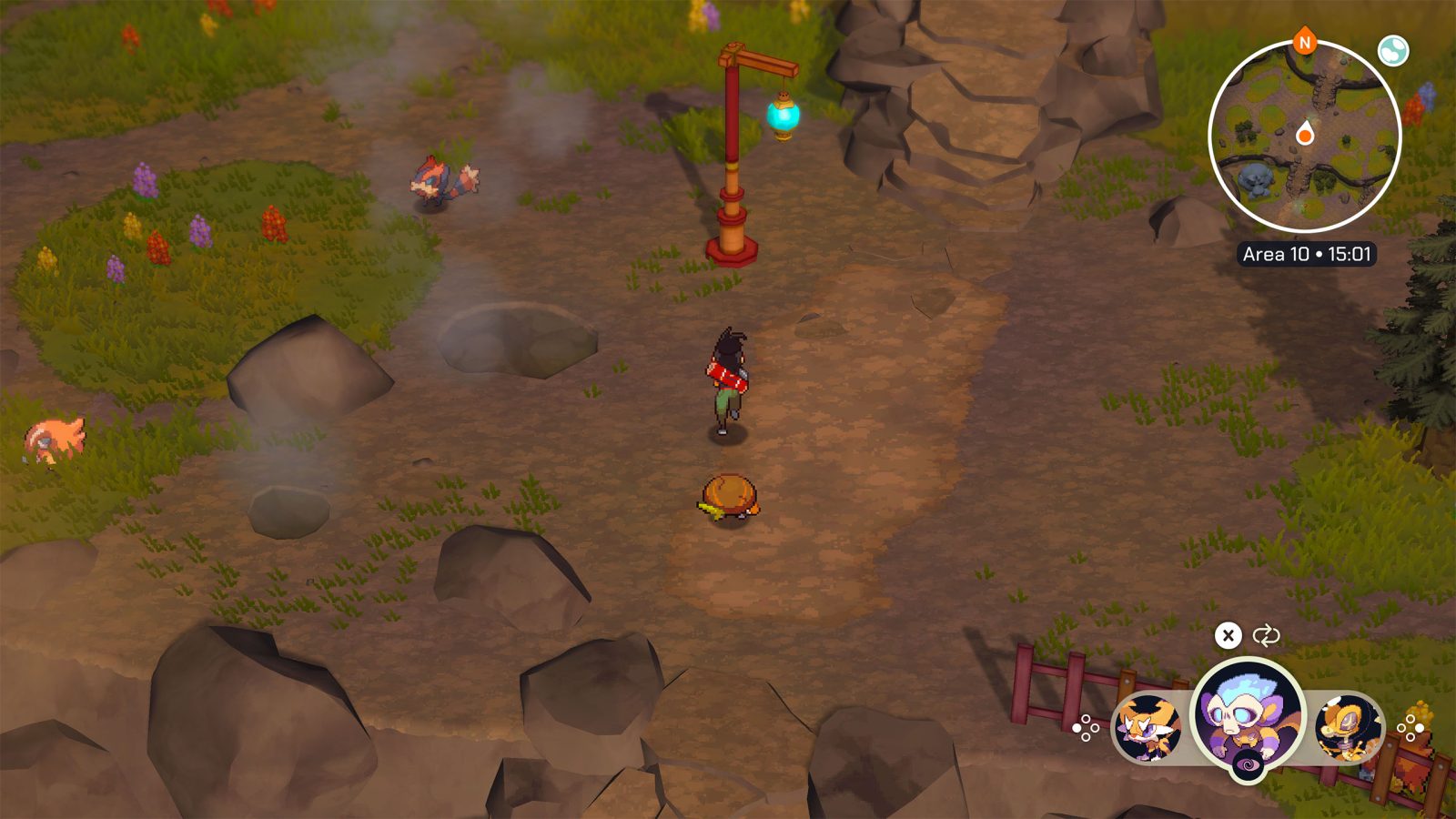Click the purple spiral eye type badge
Screen dimensions: 1456x819
pos(1248,769)
